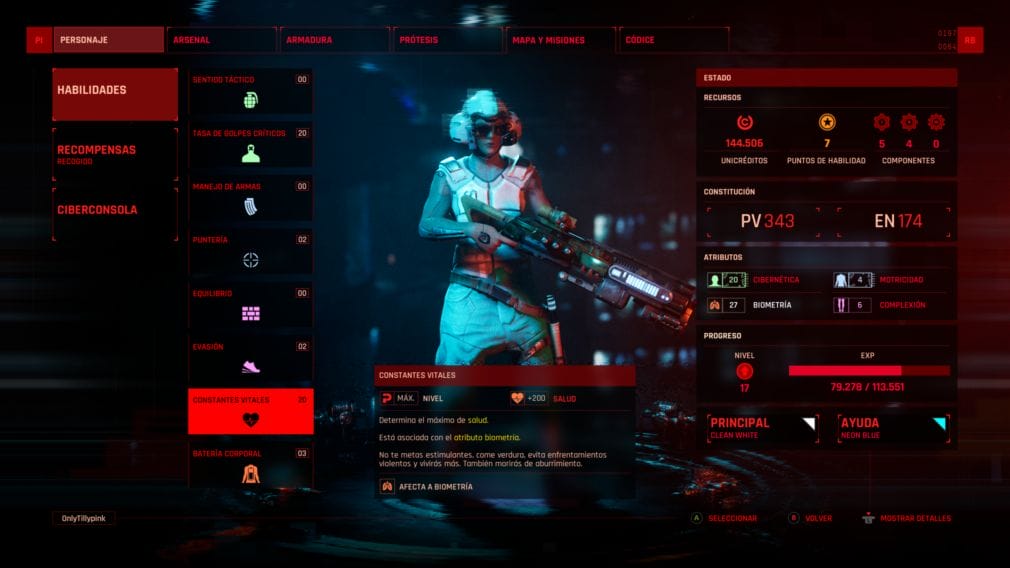Select the Batería Corporal skill
1010x568 pixels.
click(x=250, y=465)
